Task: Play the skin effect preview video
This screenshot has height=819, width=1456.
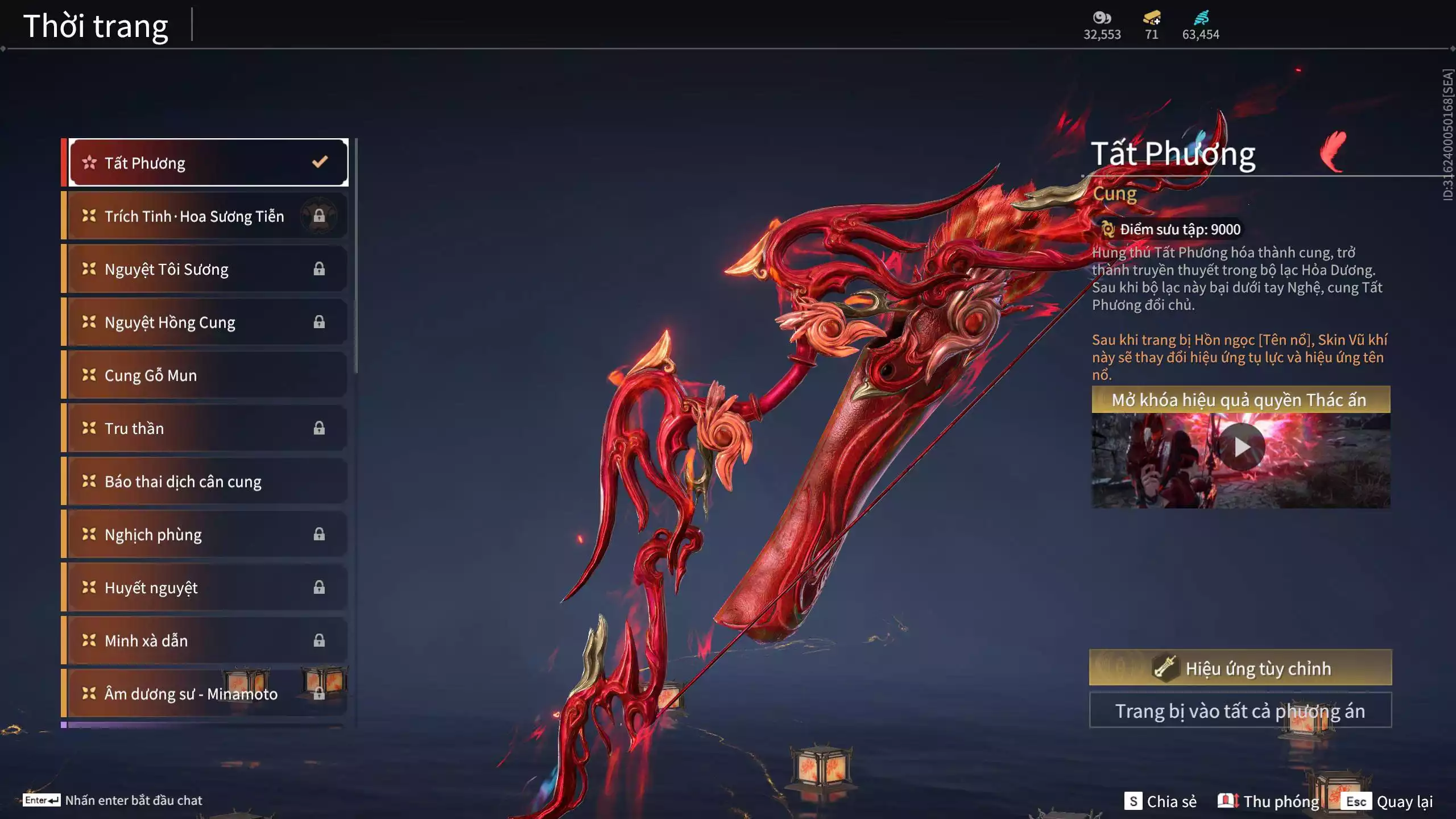Action: tap(1241, 447)
